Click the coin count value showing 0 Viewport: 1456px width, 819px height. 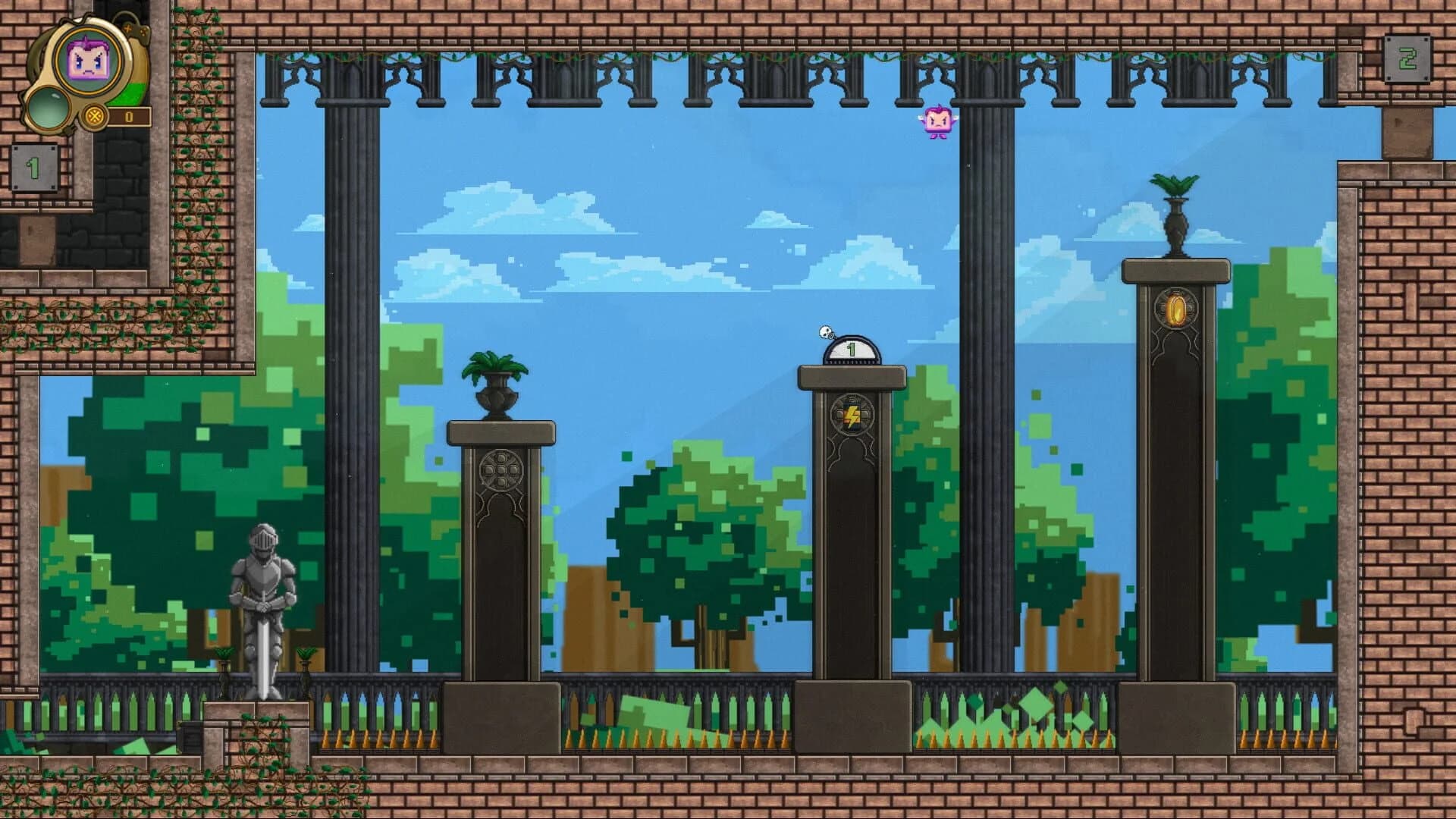129,116
